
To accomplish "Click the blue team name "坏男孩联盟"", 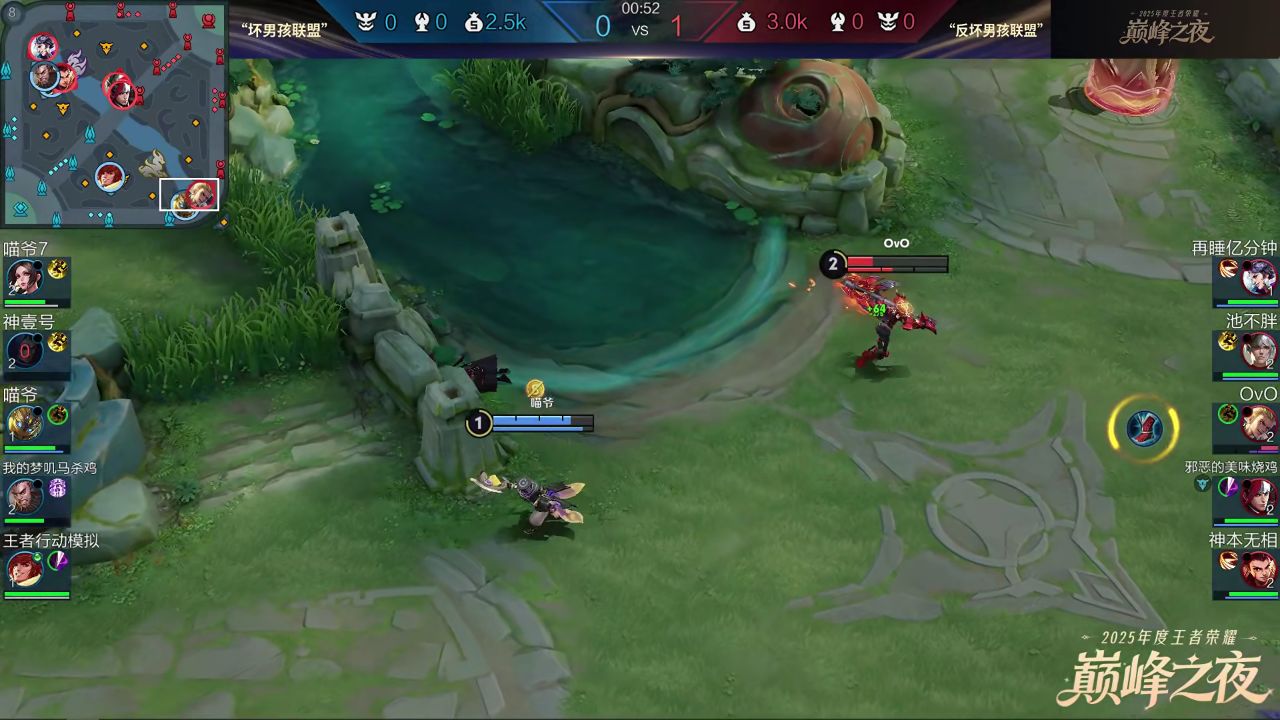I will tap(281, 30).
